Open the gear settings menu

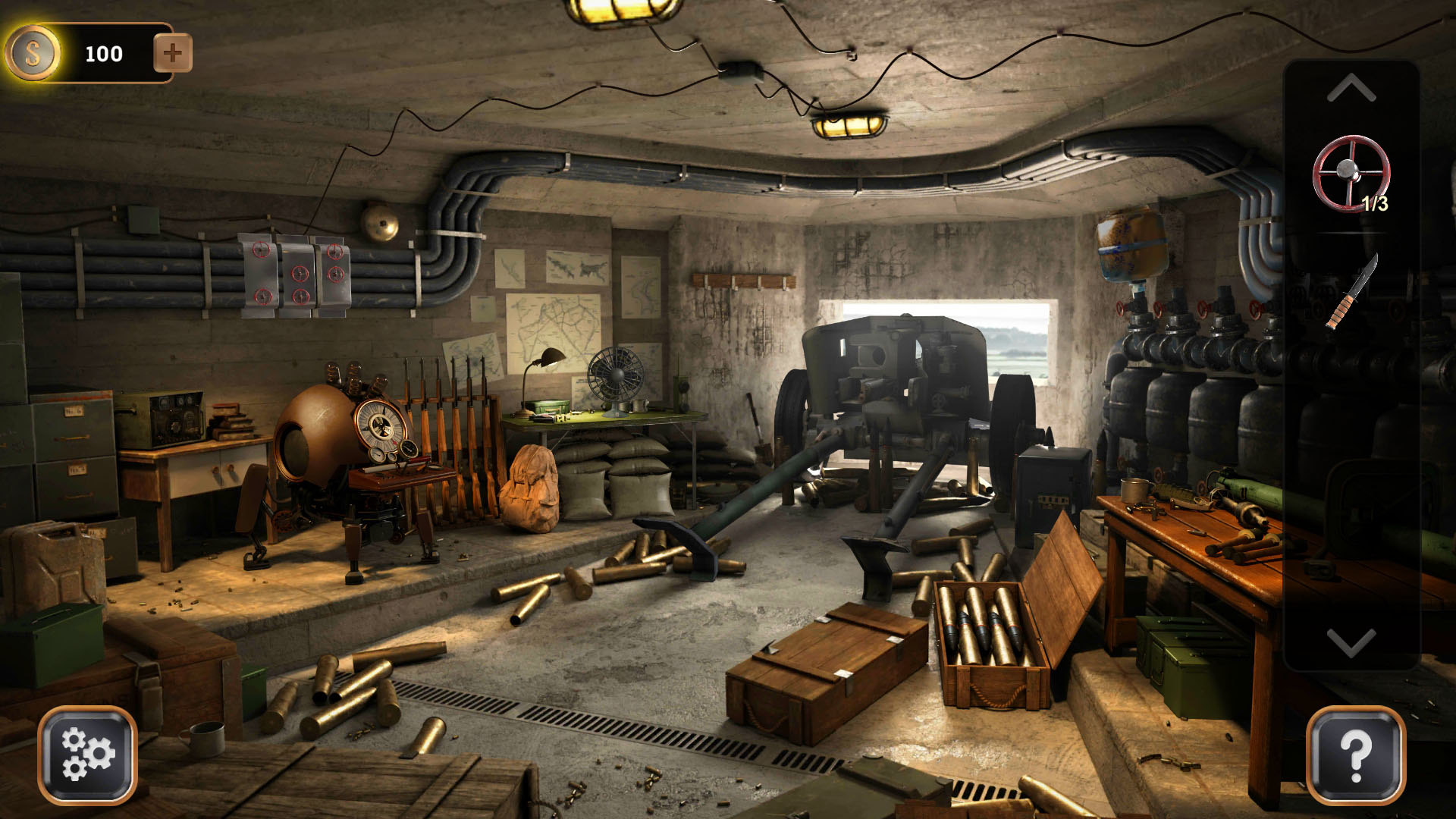[87, 755]
